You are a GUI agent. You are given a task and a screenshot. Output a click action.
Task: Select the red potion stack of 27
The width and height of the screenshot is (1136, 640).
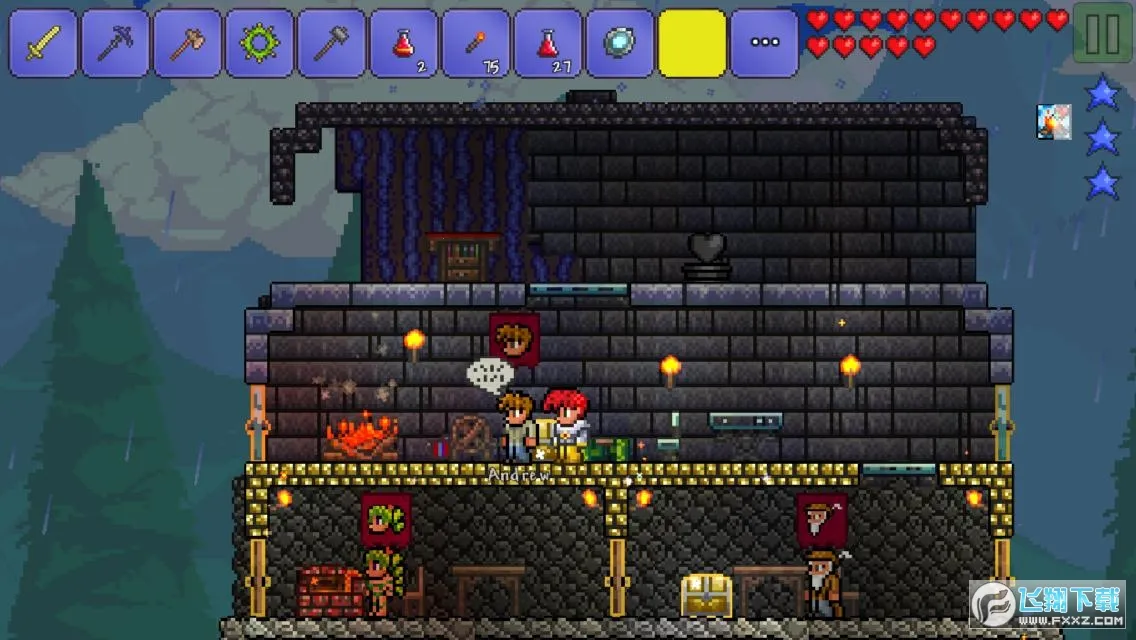[547, 43]
